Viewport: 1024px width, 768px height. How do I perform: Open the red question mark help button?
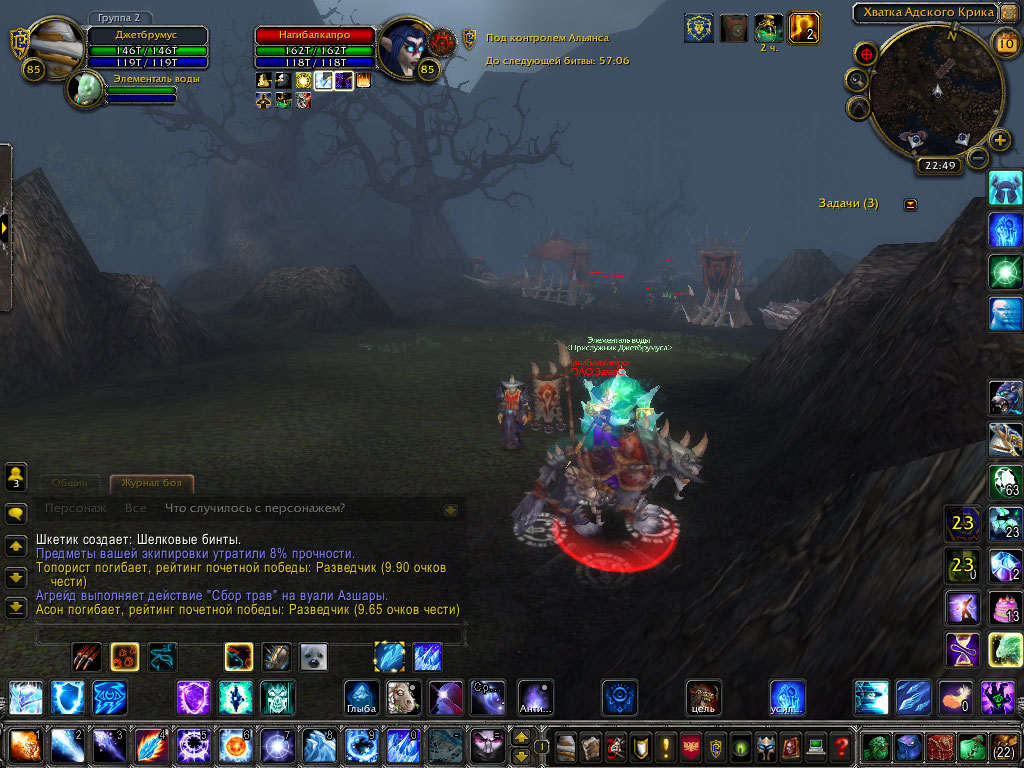841,746
